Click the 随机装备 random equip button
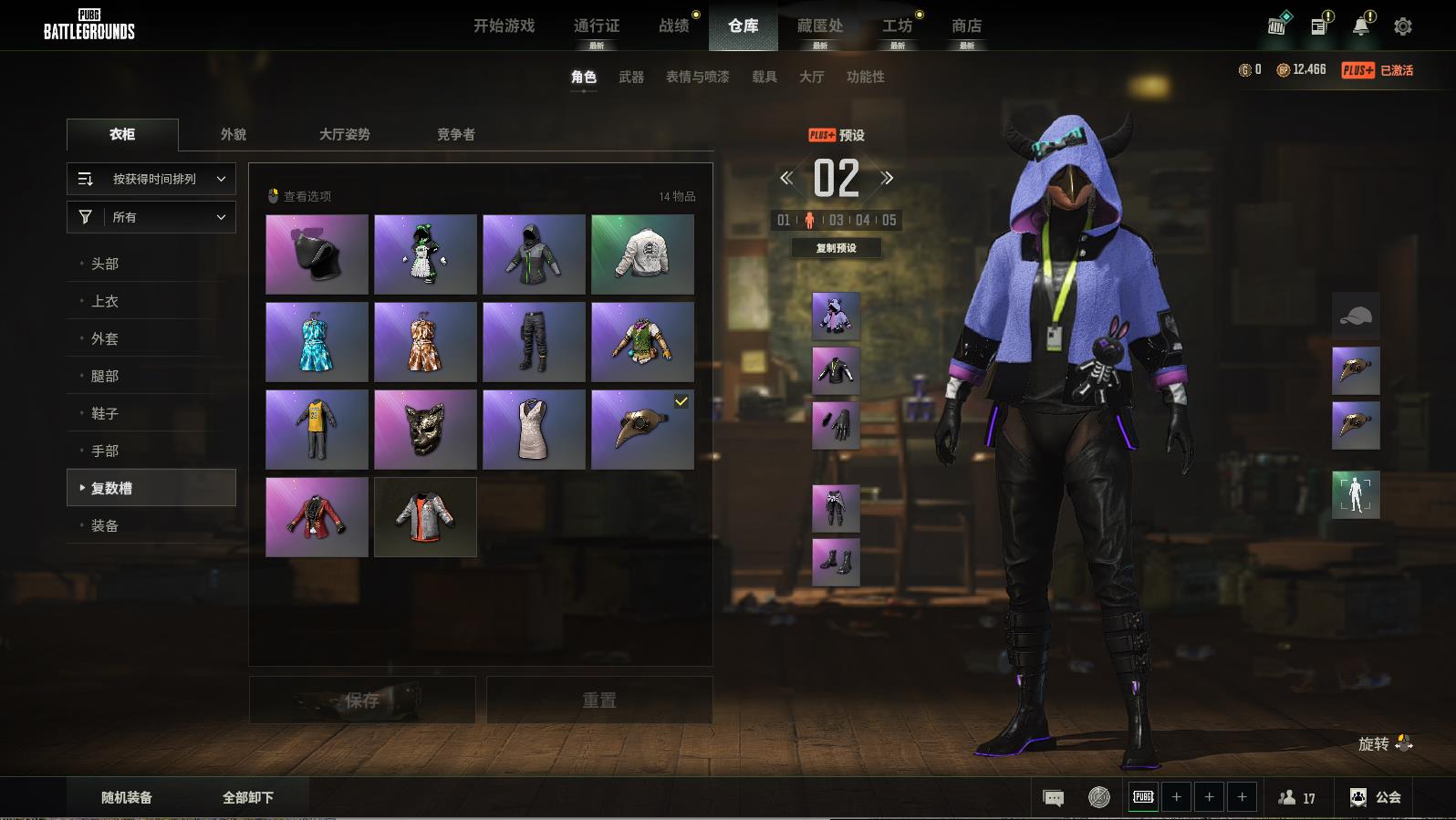The height and width of the screenshot is (820, 1456). pos(127,797)
